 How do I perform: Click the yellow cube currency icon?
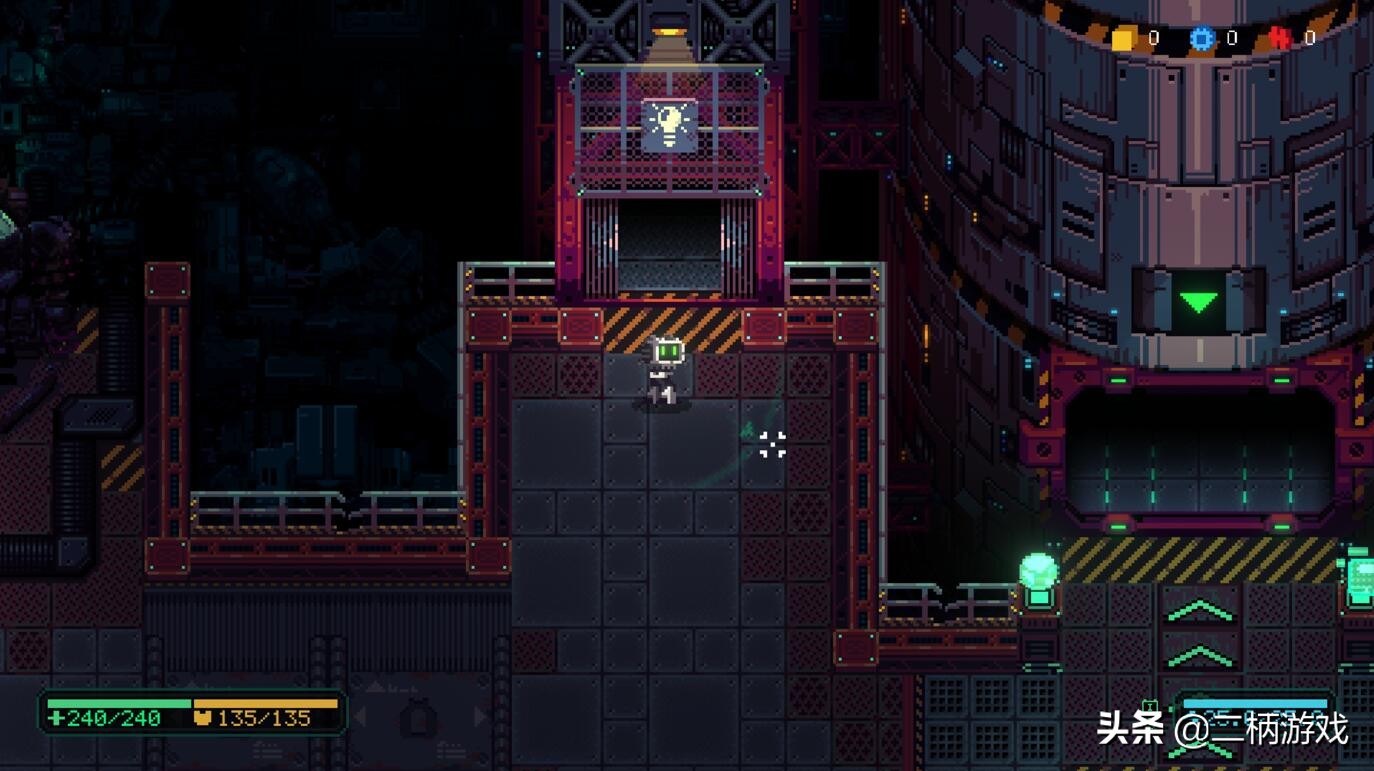1123,39
